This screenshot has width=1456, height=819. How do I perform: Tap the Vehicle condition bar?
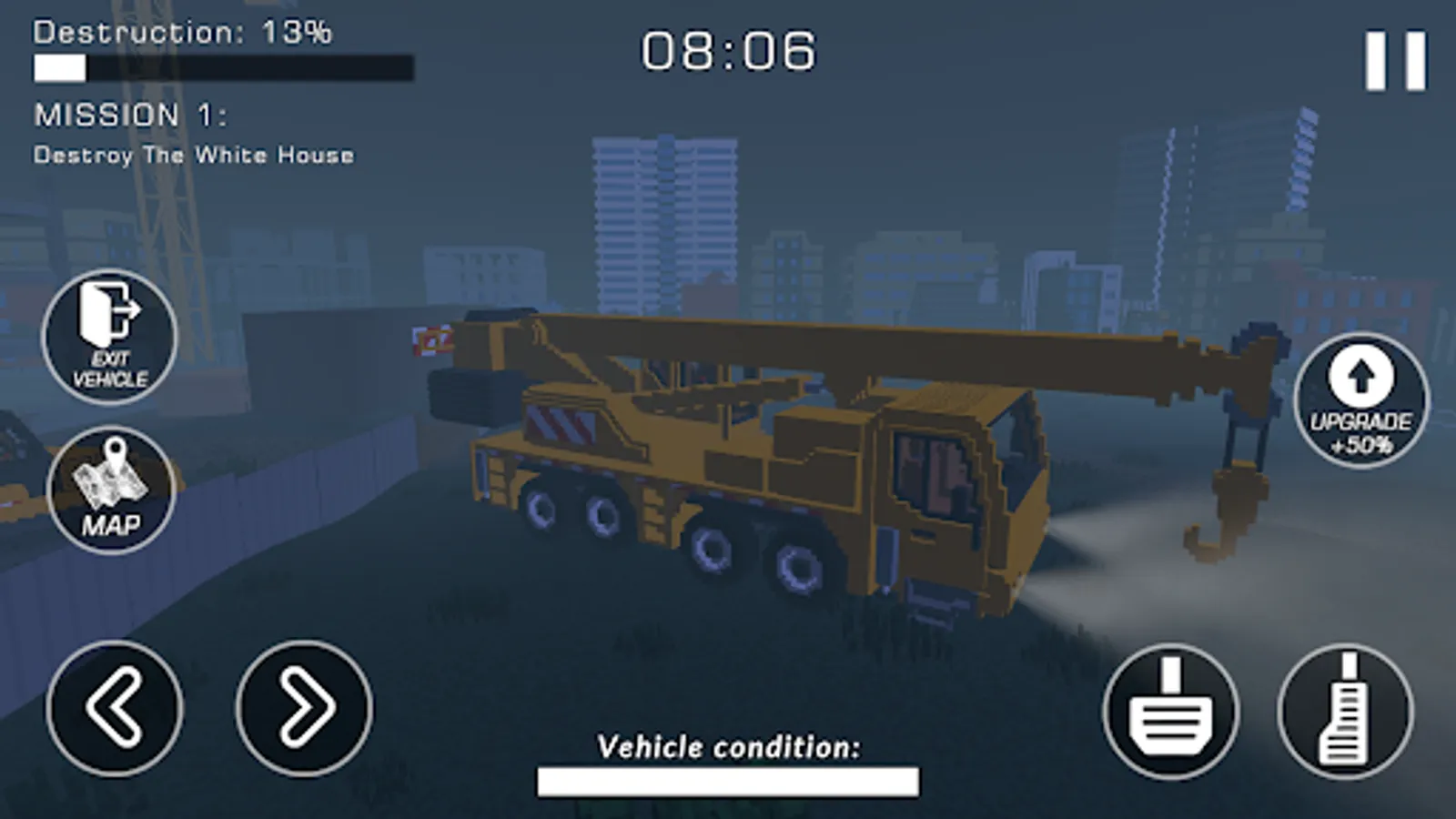point(728,780)
